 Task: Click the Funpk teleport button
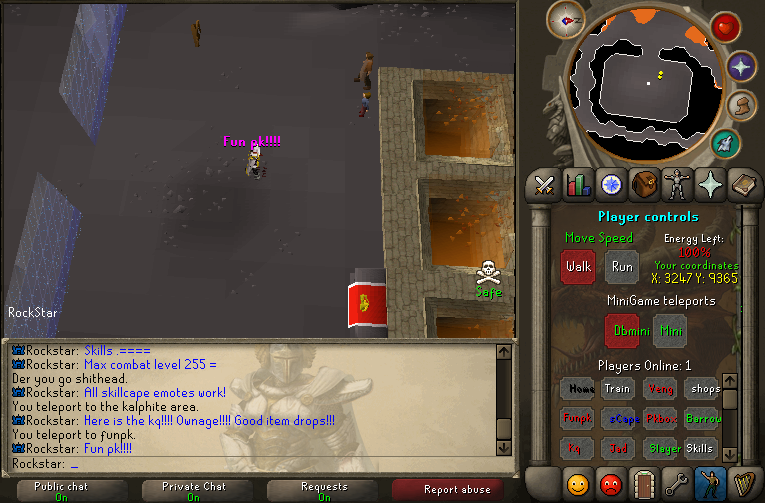click(x=577, y=419)
